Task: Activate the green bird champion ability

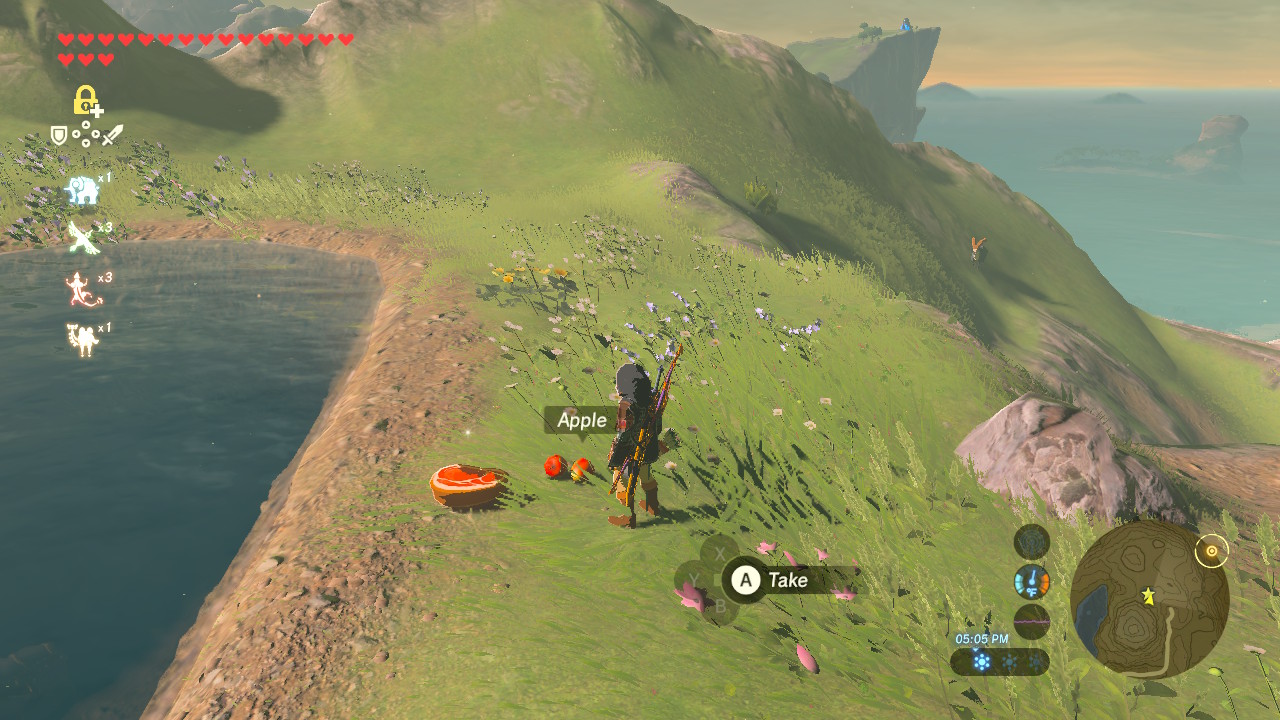Action: (82, 237)
